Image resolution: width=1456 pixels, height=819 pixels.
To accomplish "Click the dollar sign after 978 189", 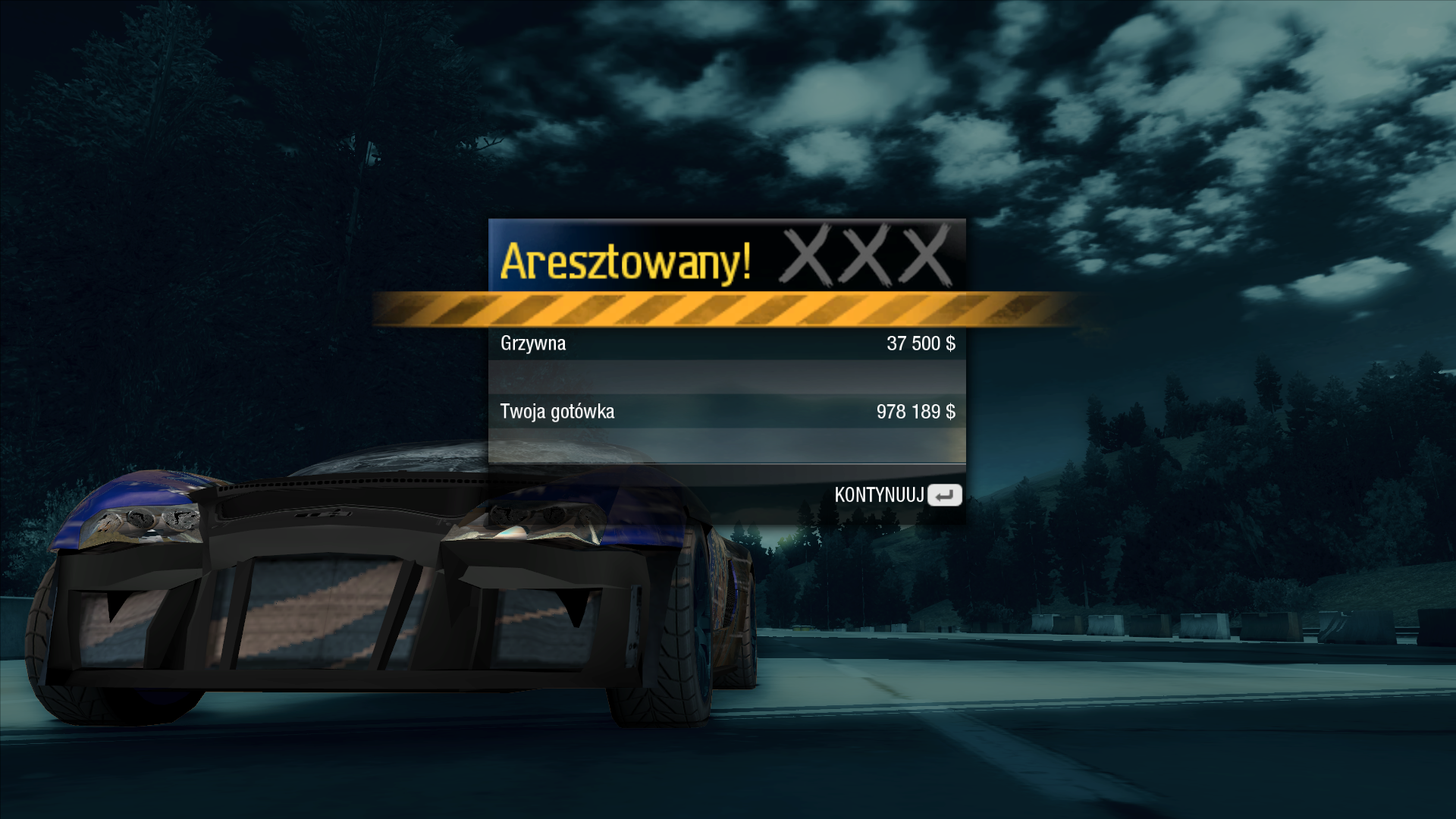I will [x=950, y=412].
